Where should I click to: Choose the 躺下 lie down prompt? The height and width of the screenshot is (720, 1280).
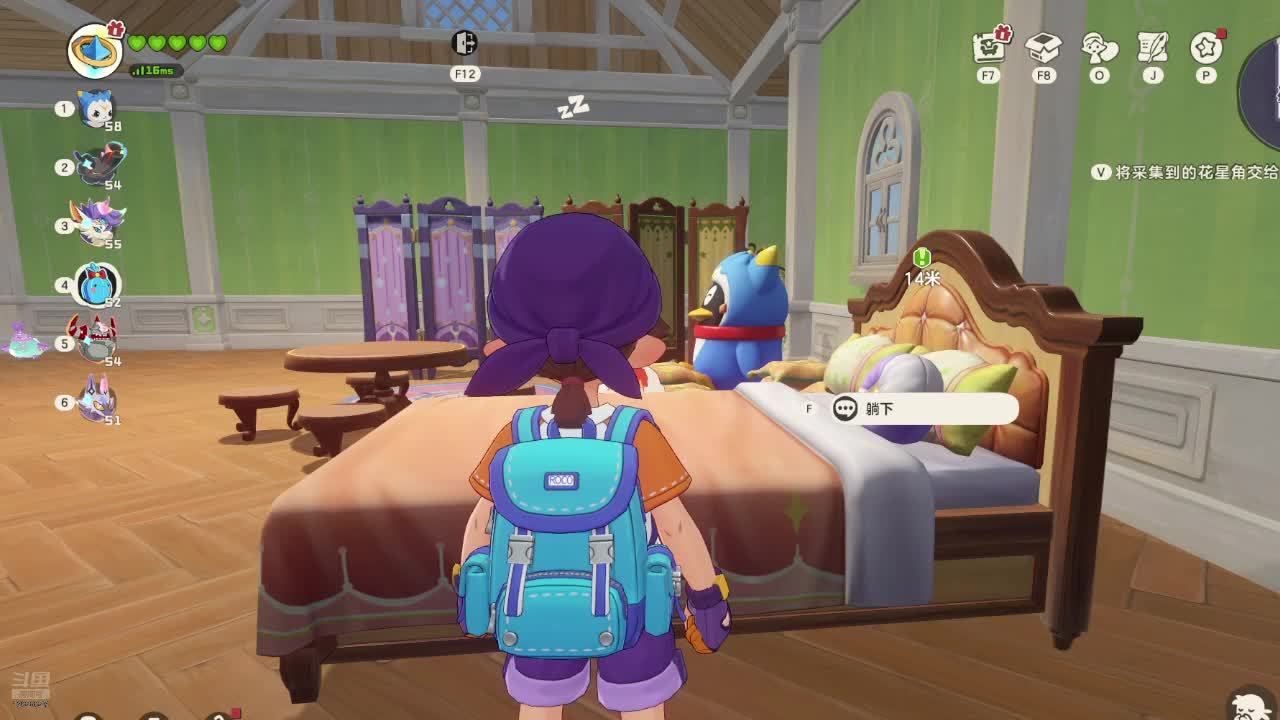(x=920, y=409)
